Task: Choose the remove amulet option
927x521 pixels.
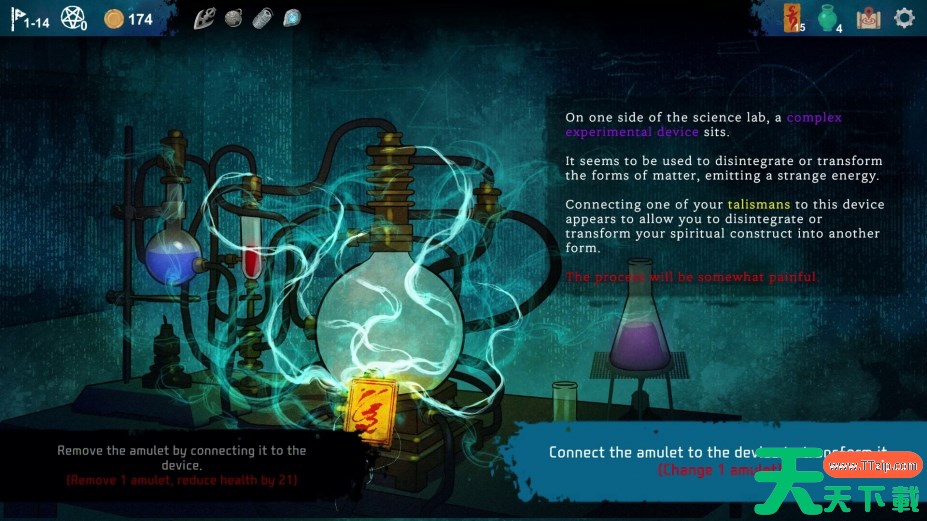Action: click(x=182, y=465)
